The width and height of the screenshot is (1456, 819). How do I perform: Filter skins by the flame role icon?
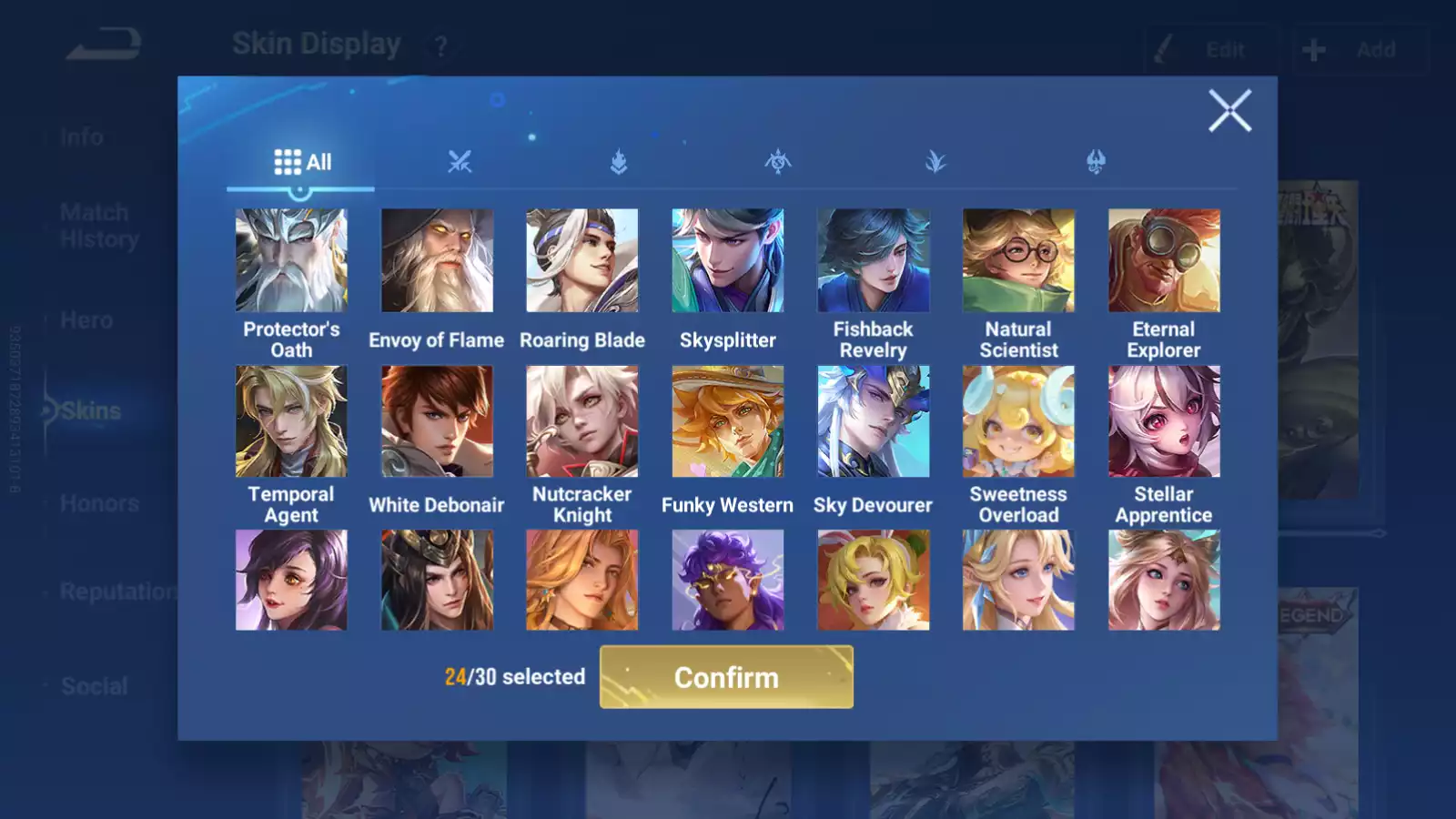click(x=619, y=162)
